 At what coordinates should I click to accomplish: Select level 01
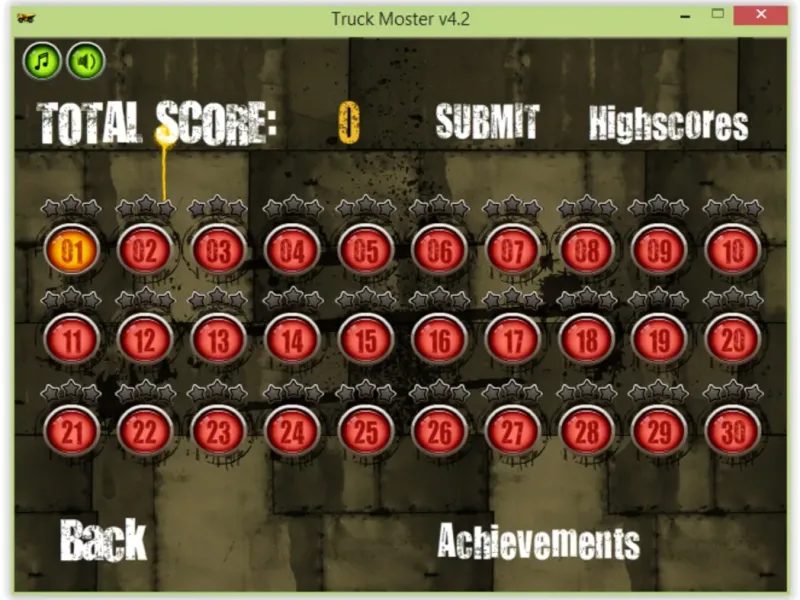coord(72,250)
